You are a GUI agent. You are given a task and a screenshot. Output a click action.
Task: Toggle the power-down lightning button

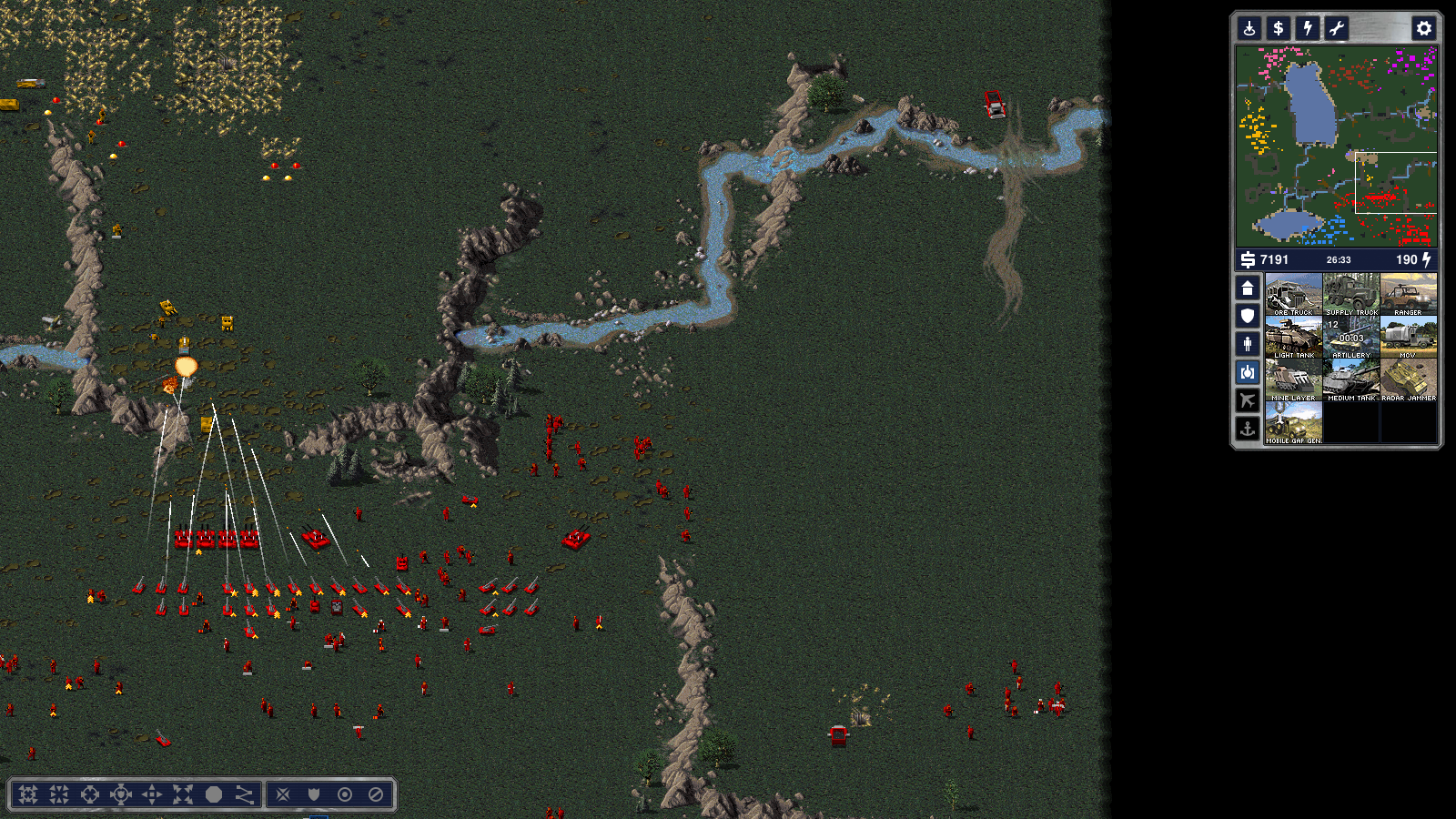[1308, 28]
